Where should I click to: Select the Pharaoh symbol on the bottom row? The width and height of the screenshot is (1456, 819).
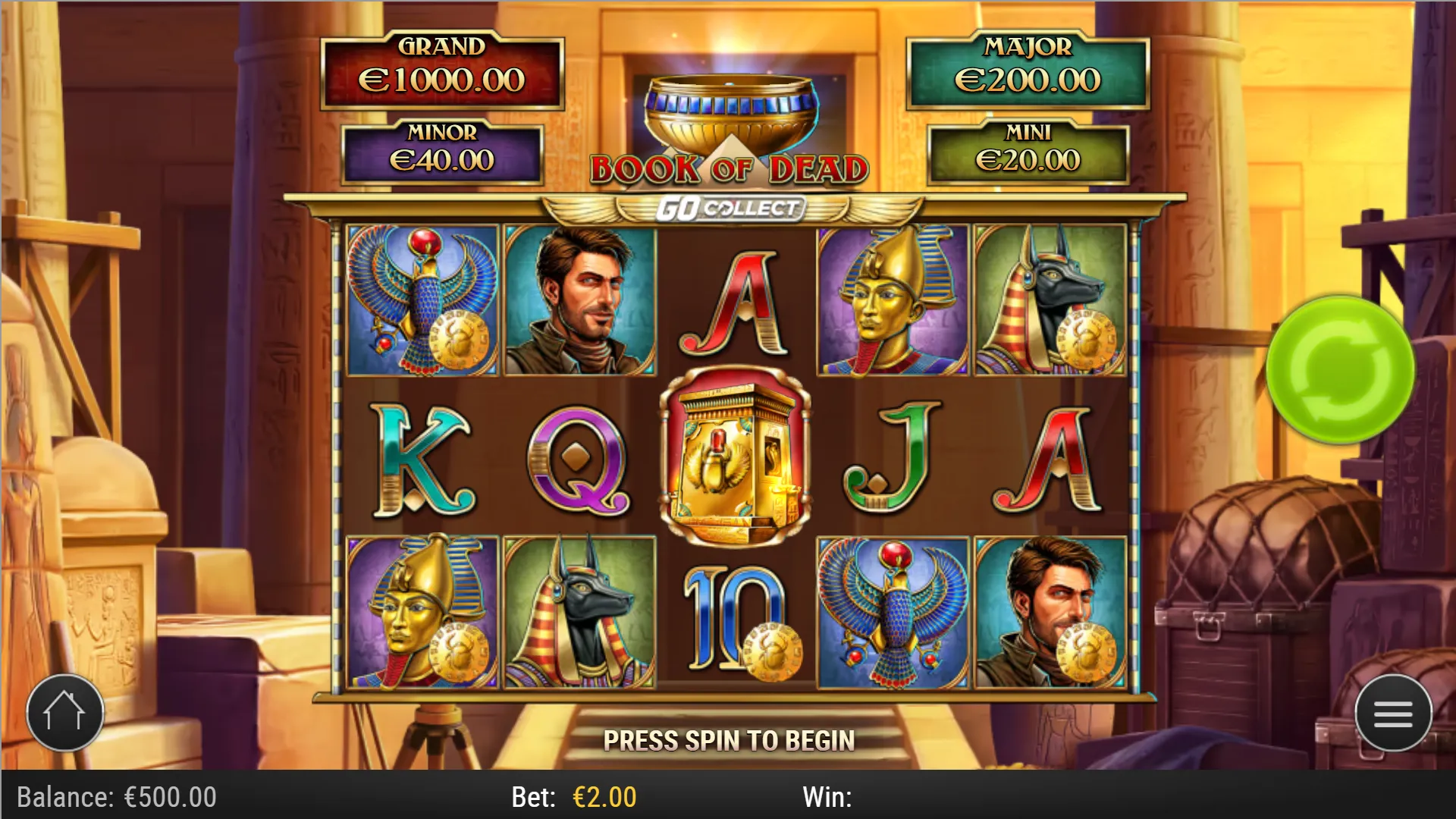coord(419,614)
